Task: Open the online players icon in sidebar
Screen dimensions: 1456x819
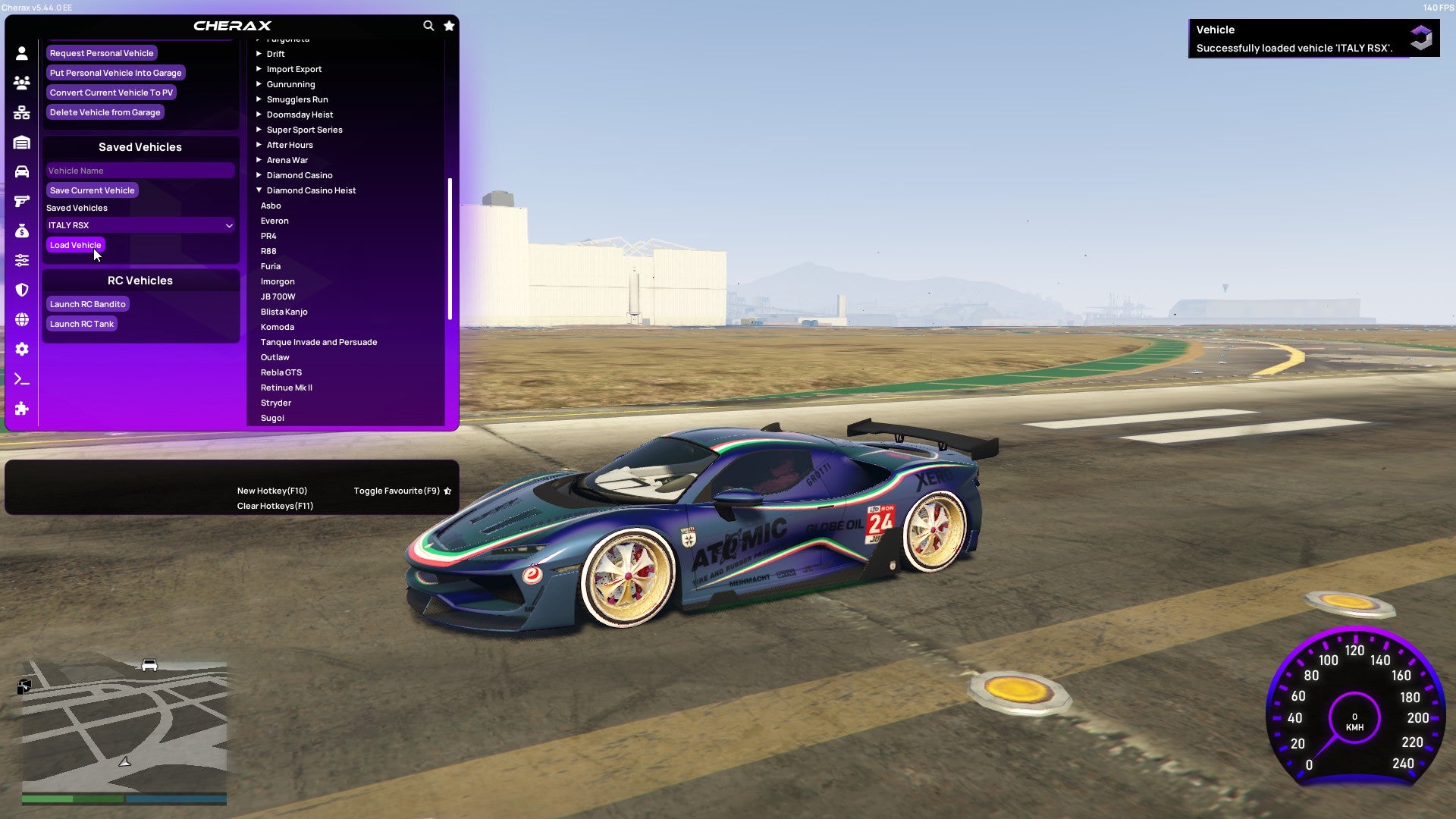Action: (x=22, y=83)
